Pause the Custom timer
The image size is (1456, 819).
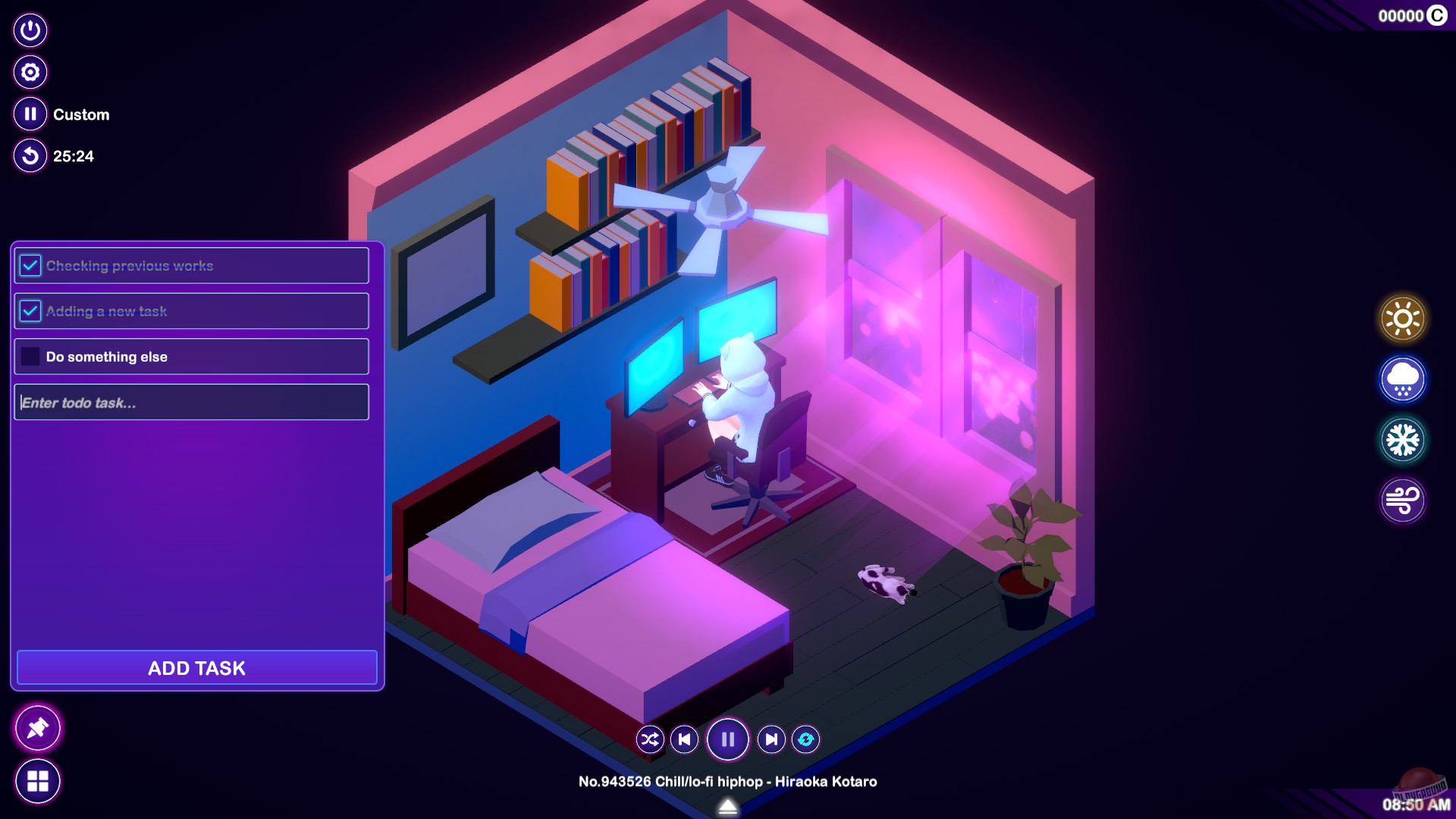click(30, 114)
